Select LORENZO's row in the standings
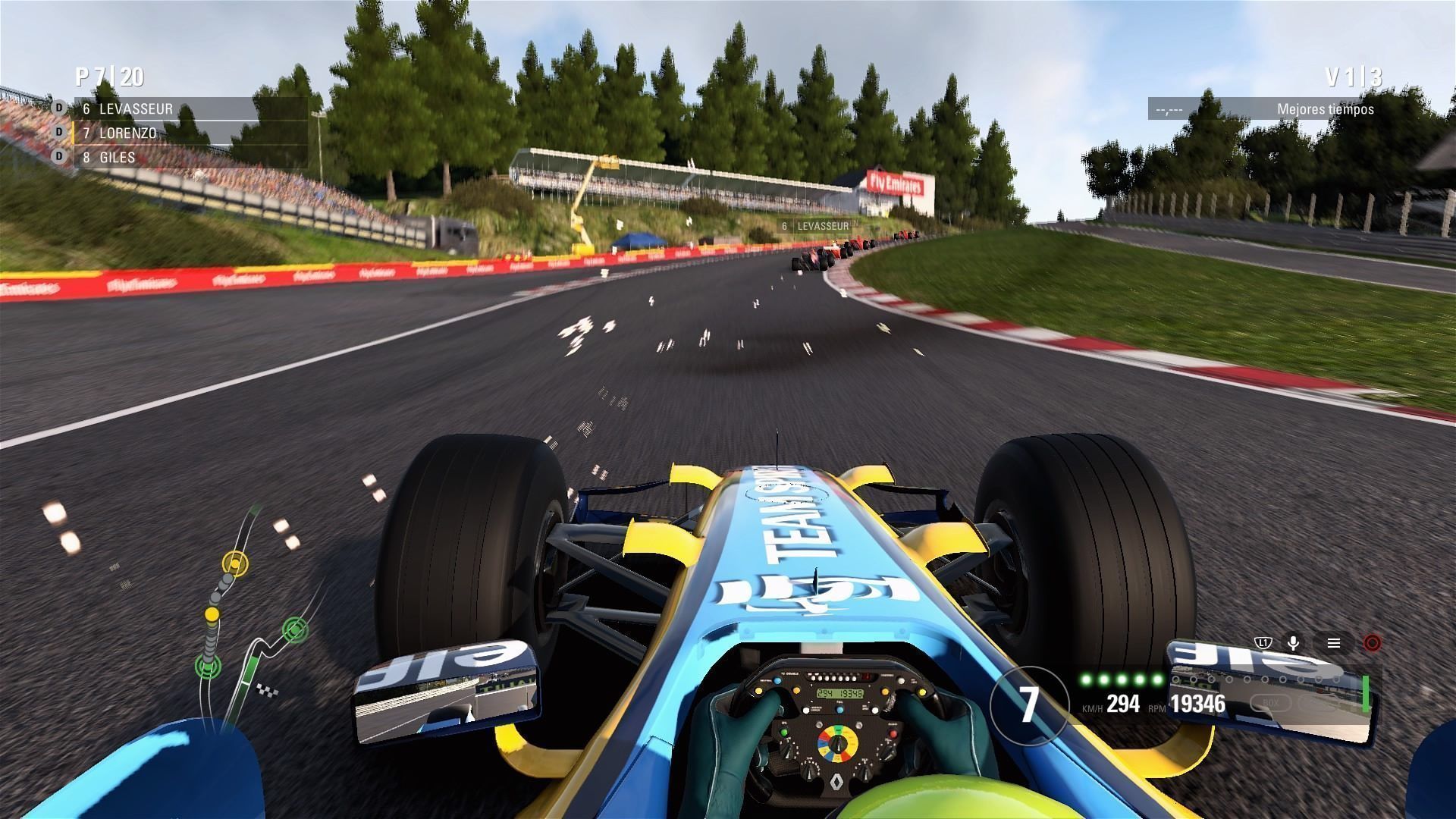The image size is (1456, 819). tap(127, 133)
